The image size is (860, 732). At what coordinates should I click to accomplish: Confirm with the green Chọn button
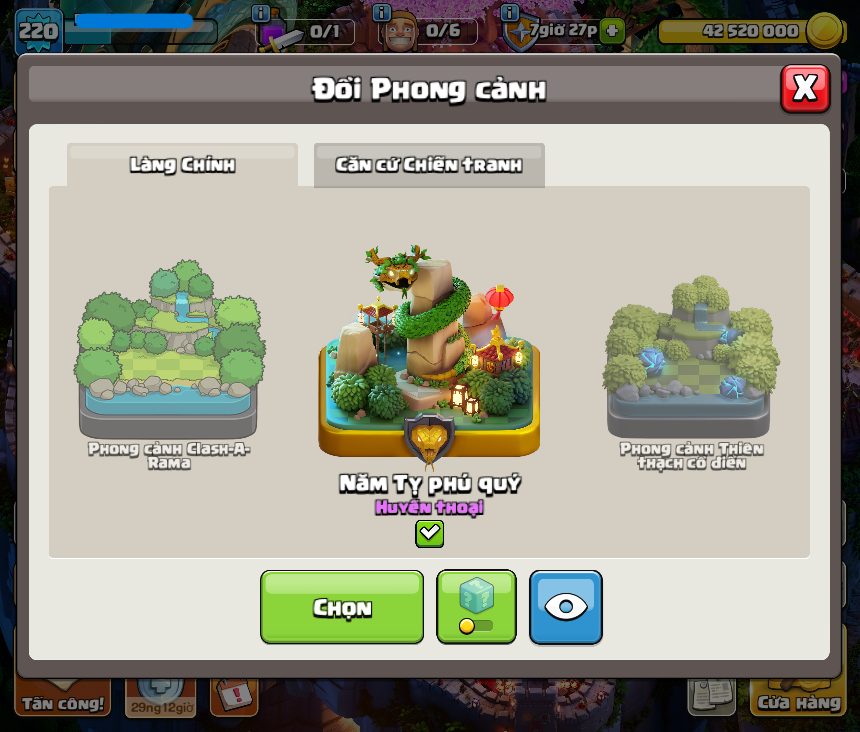tap(342, 607)
